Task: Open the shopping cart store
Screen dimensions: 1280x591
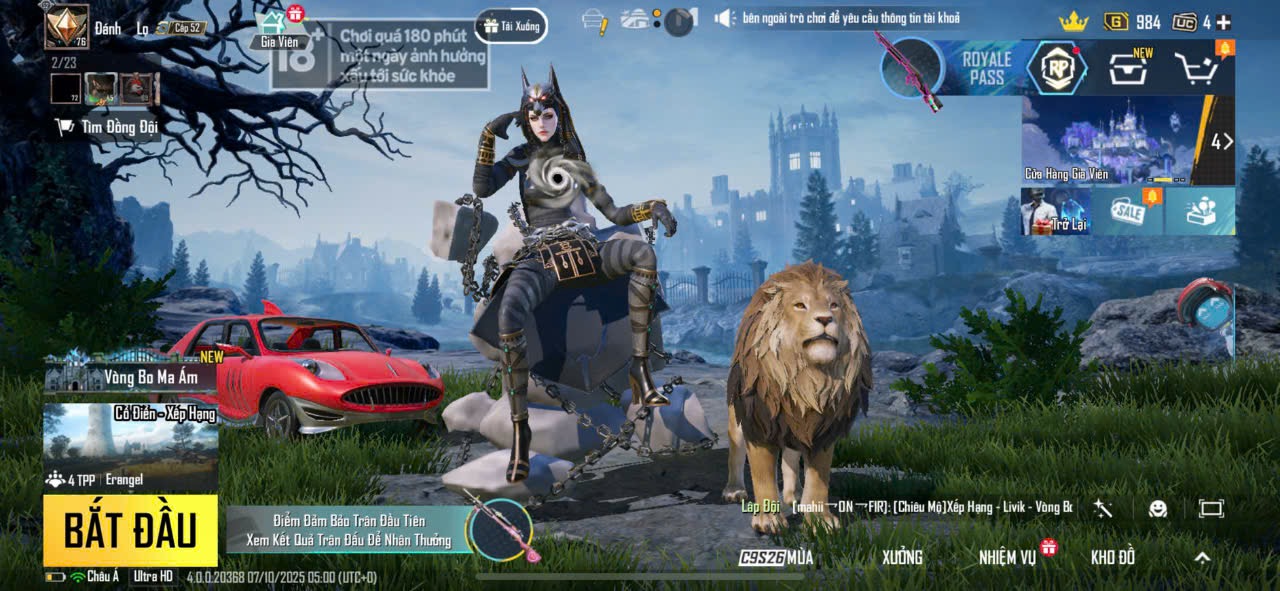Action: [1195, 68]
